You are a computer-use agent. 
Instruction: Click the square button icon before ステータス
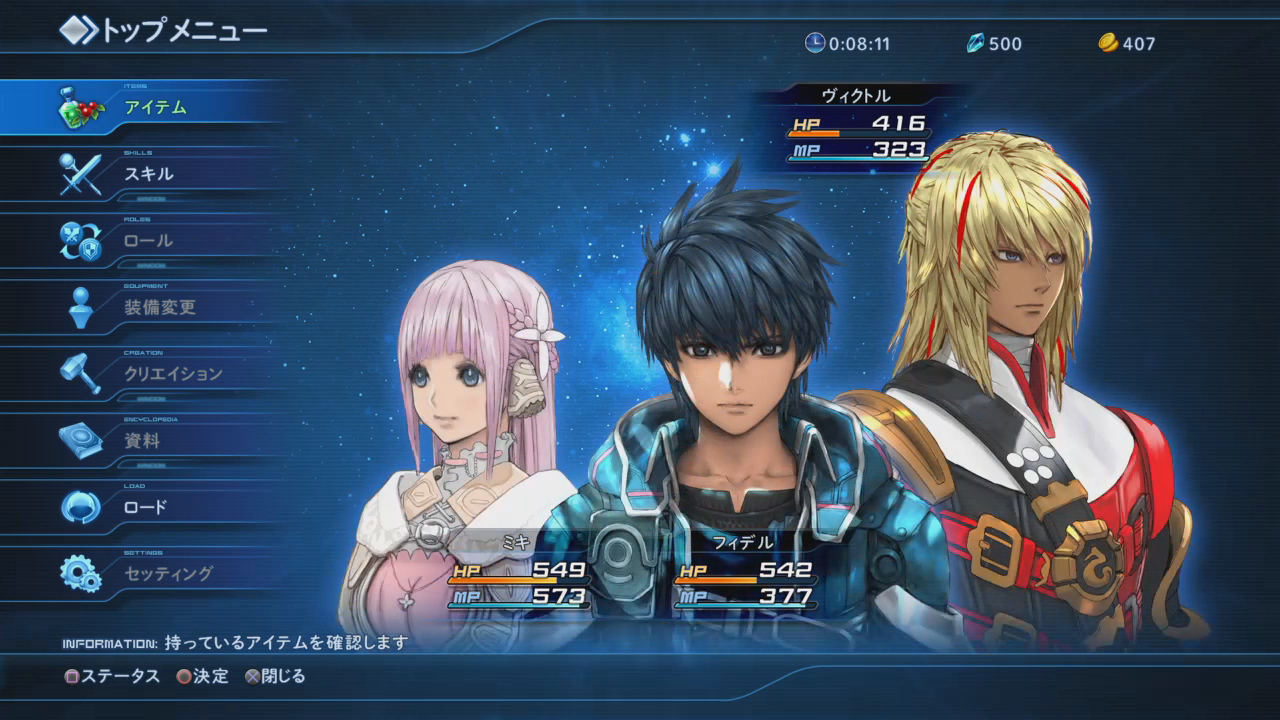point(70,676)
